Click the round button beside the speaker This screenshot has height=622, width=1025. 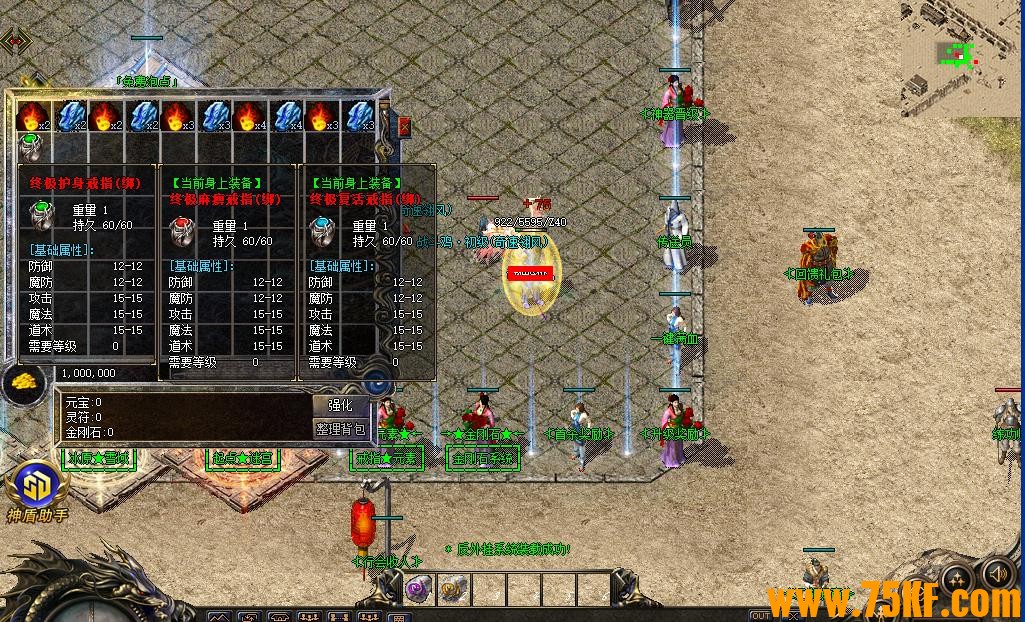click(957, 579)
